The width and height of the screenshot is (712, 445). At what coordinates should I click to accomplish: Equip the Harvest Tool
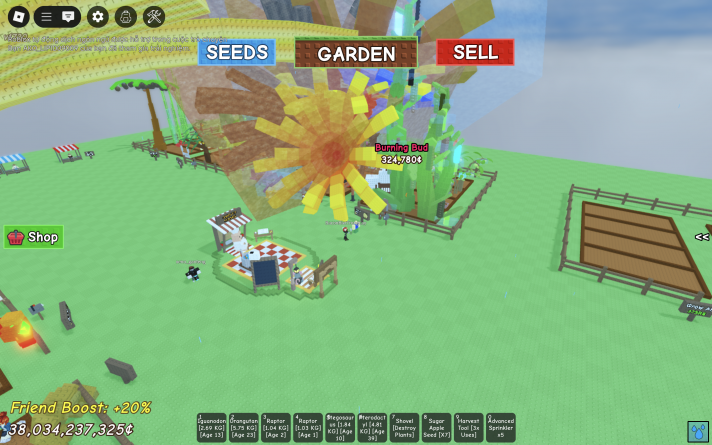click(468, 428)
